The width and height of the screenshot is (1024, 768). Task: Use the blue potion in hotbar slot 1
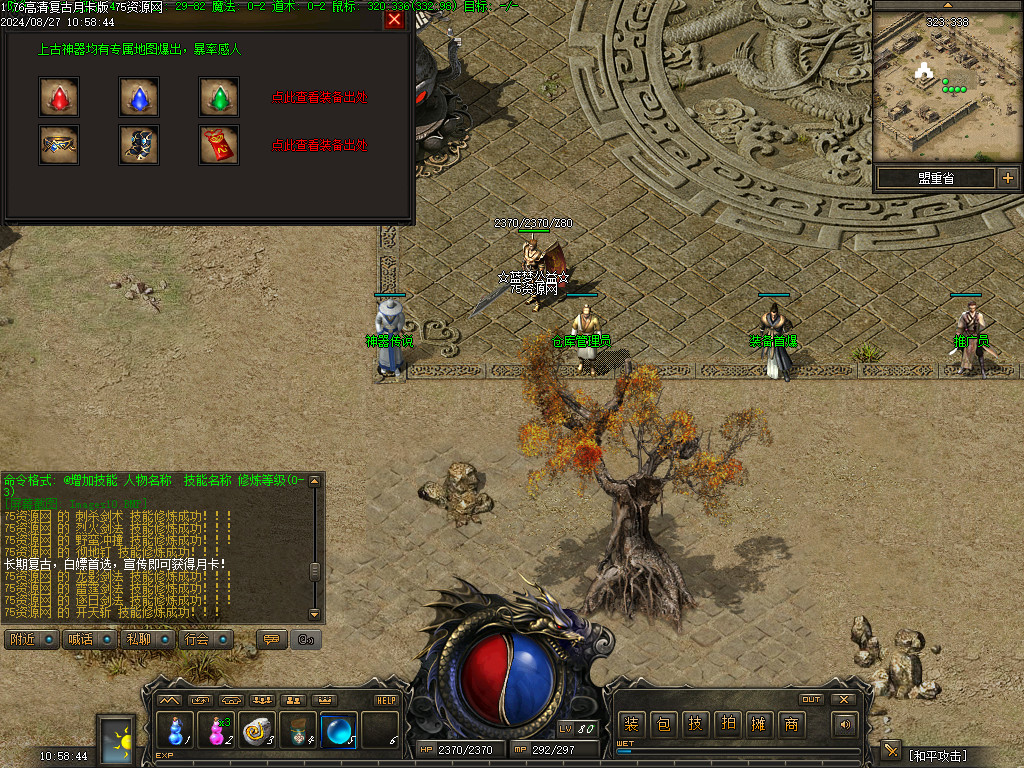coord(175,730)
